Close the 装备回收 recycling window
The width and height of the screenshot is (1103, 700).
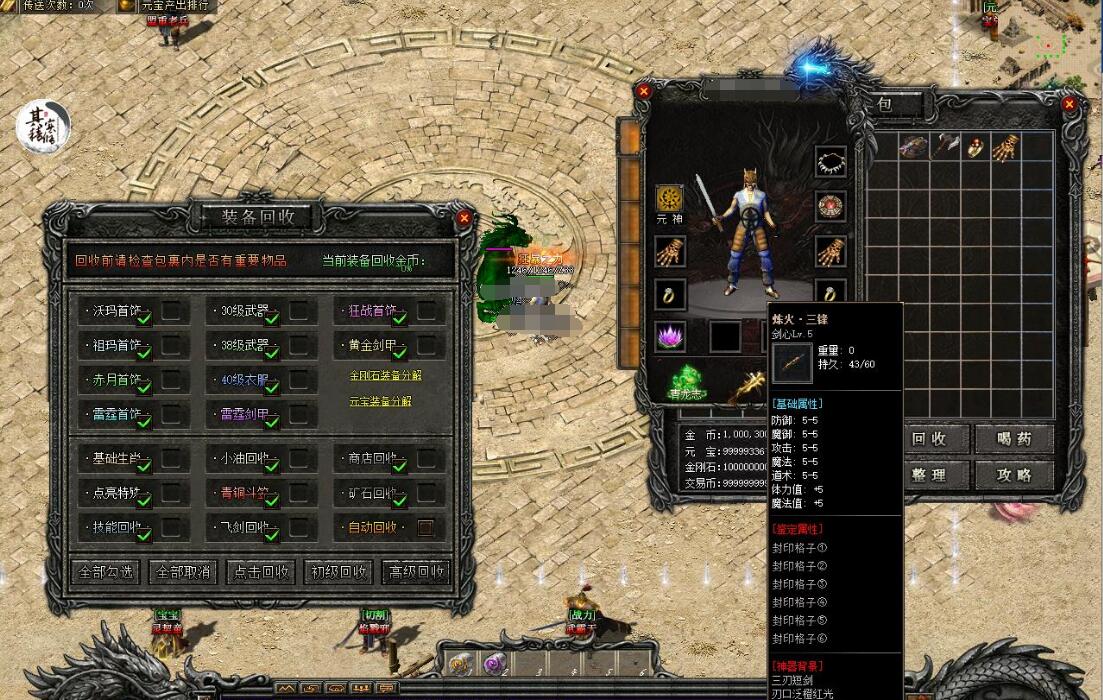464,217
